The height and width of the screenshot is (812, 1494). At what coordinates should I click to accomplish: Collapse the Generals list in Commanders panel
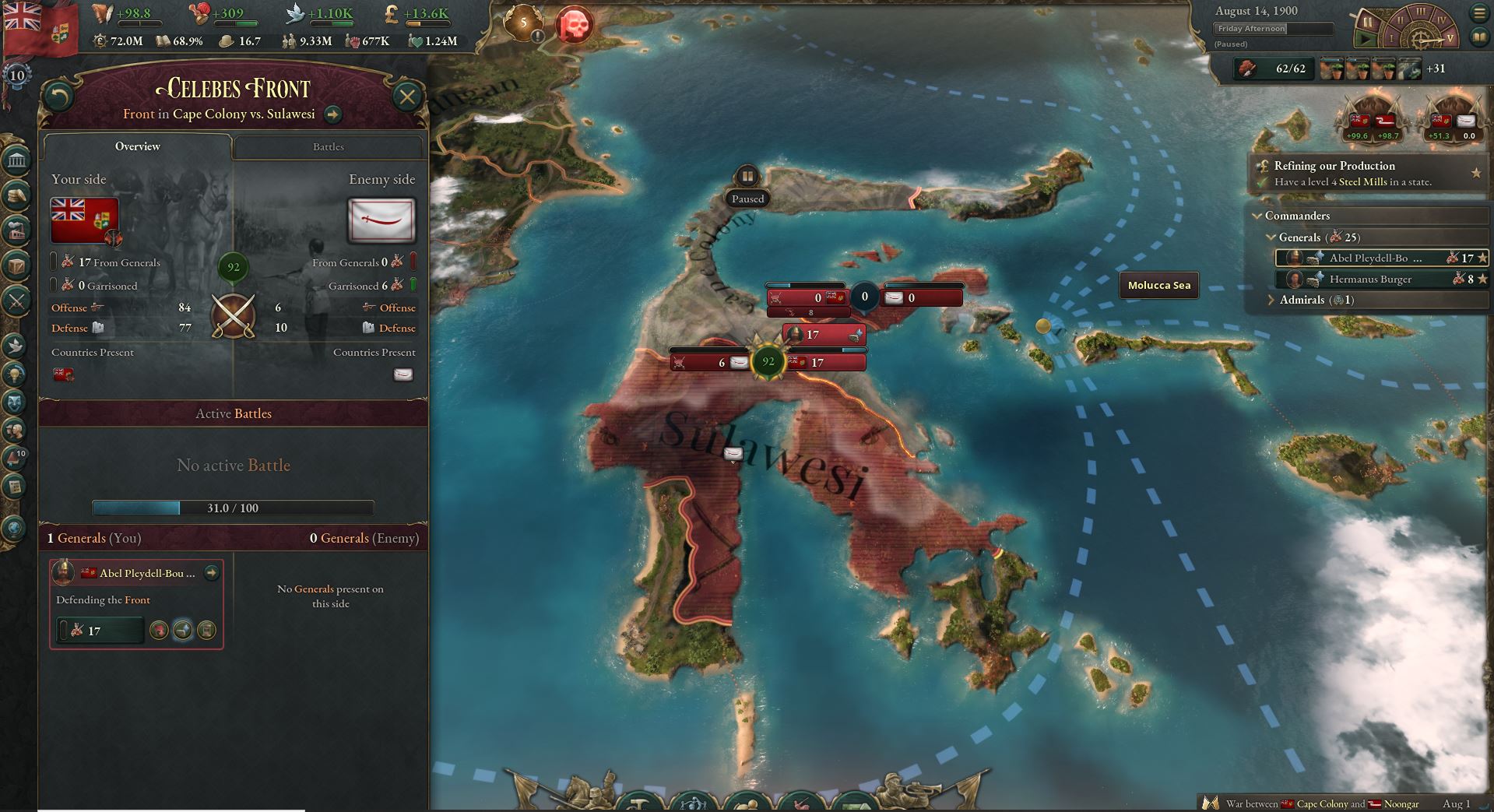[1272, 237]
